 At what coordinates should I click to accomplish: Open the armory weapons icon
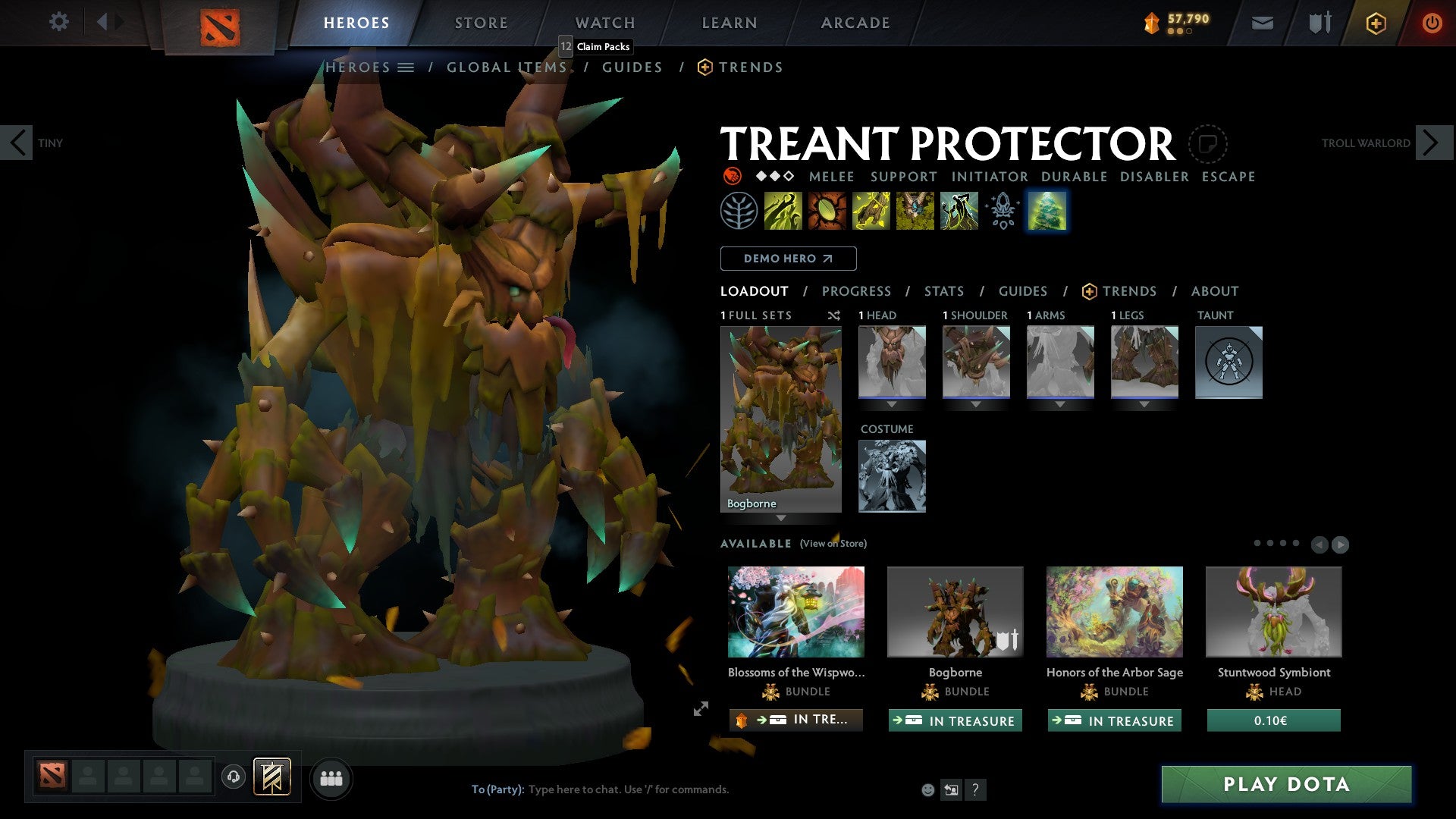(x=1319, y=23)
